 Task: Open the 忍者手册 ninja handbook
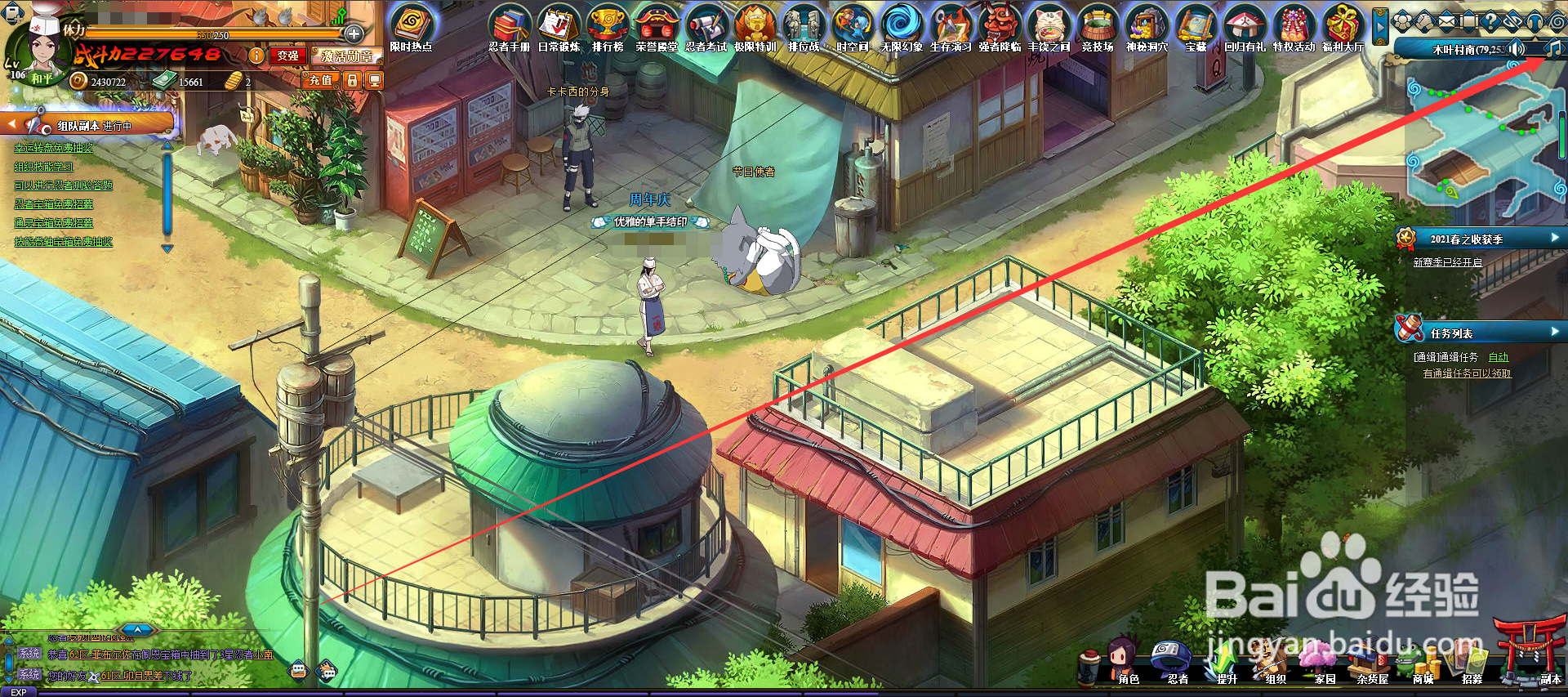click(510, 27)
